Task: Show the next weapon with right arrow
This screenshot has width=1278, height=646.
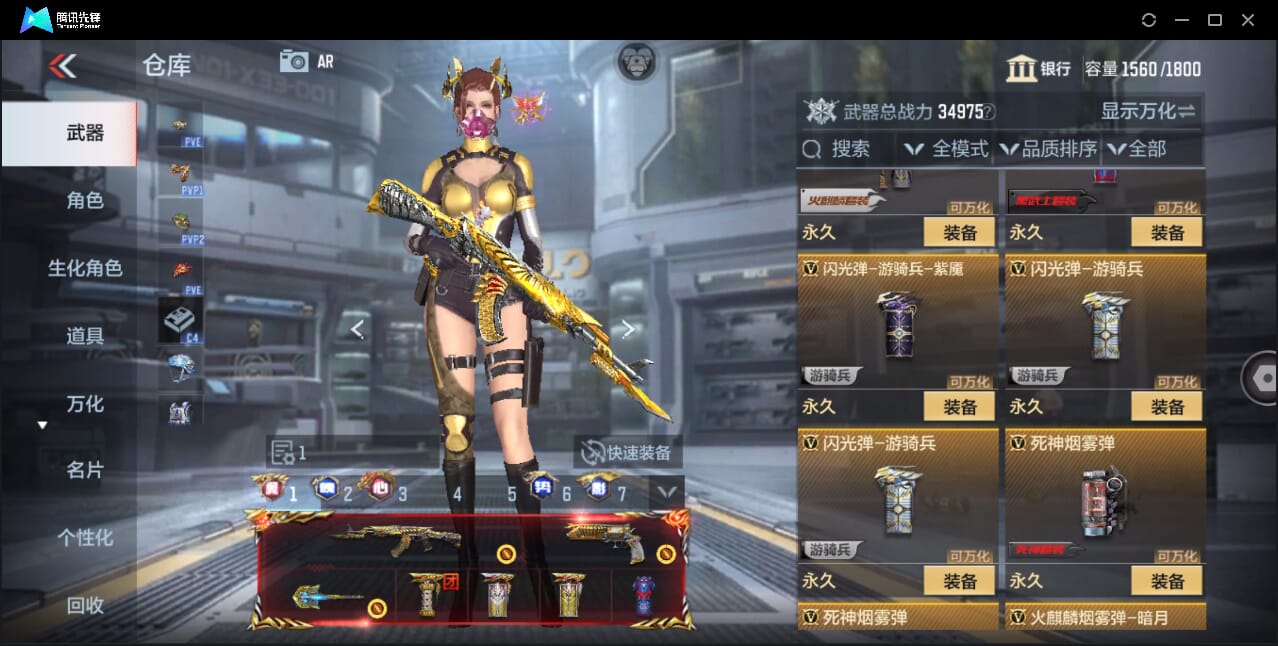Action: point(628,329)
